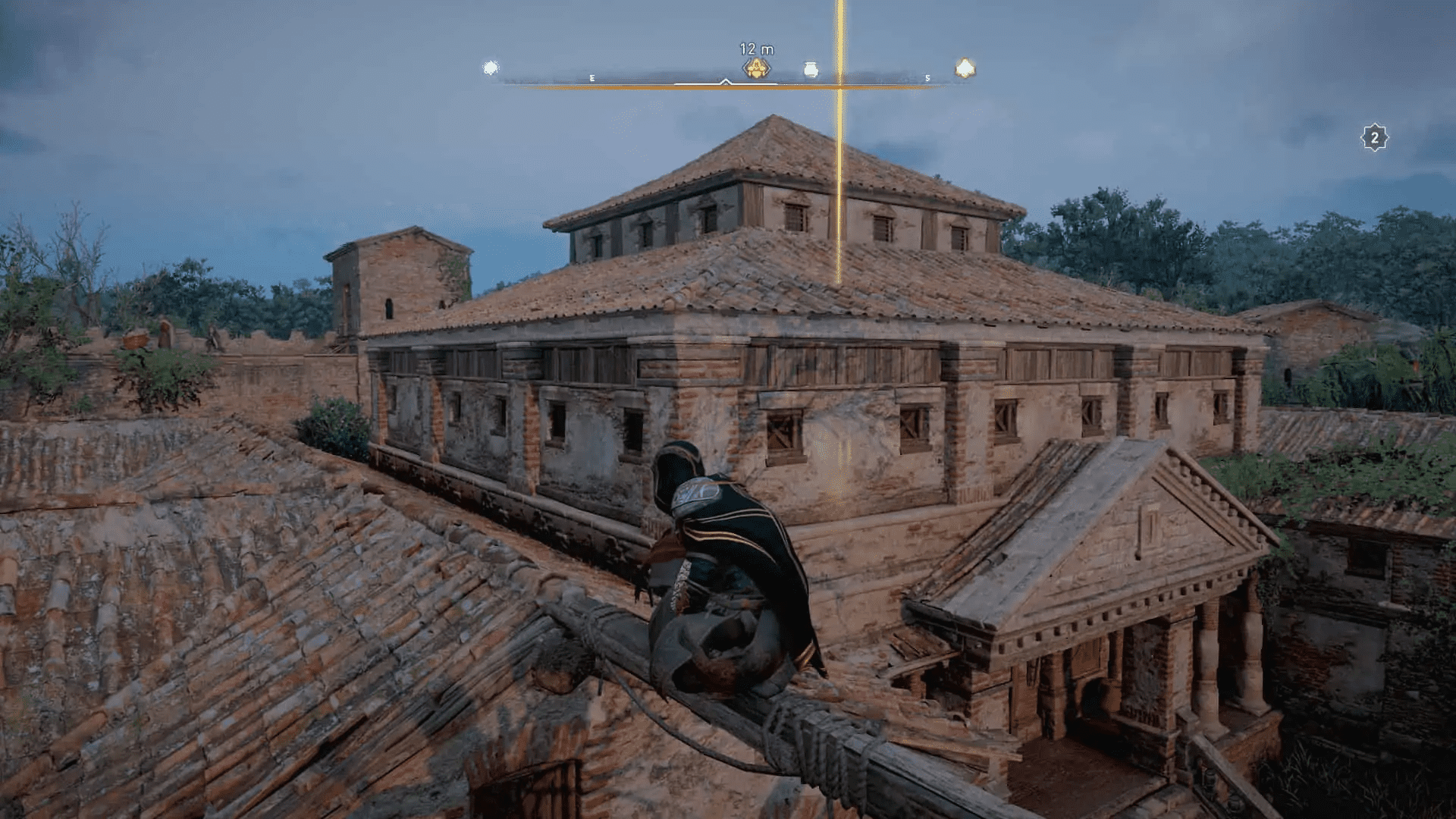Image resolution: width=1456 pixels, height=819 pixels.
Task: Click the gold quest objective marker on the compass
Action: pos(756,67)
